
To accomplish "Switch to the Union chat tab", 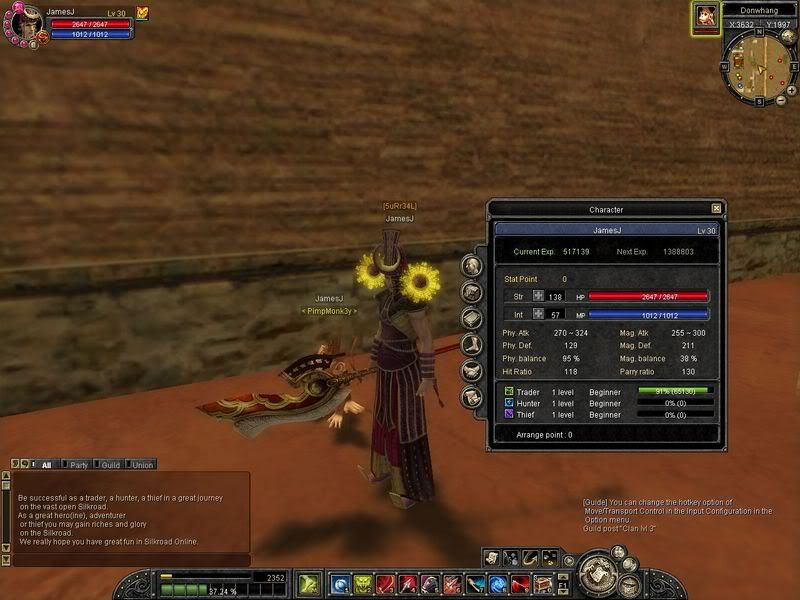I will pyautogui.click(x=142, y=465).
